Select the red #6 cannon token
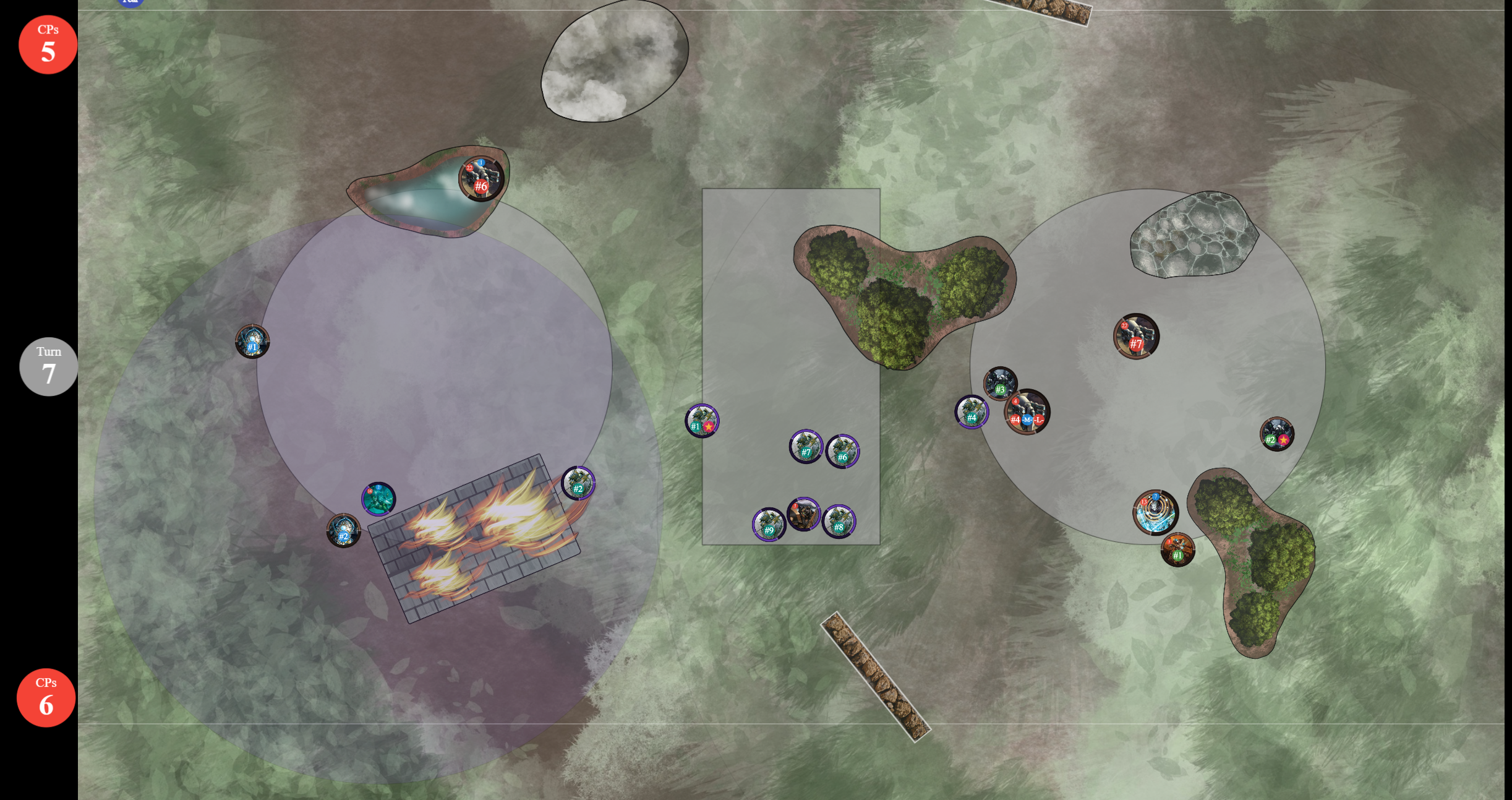 tap(481, 179)
